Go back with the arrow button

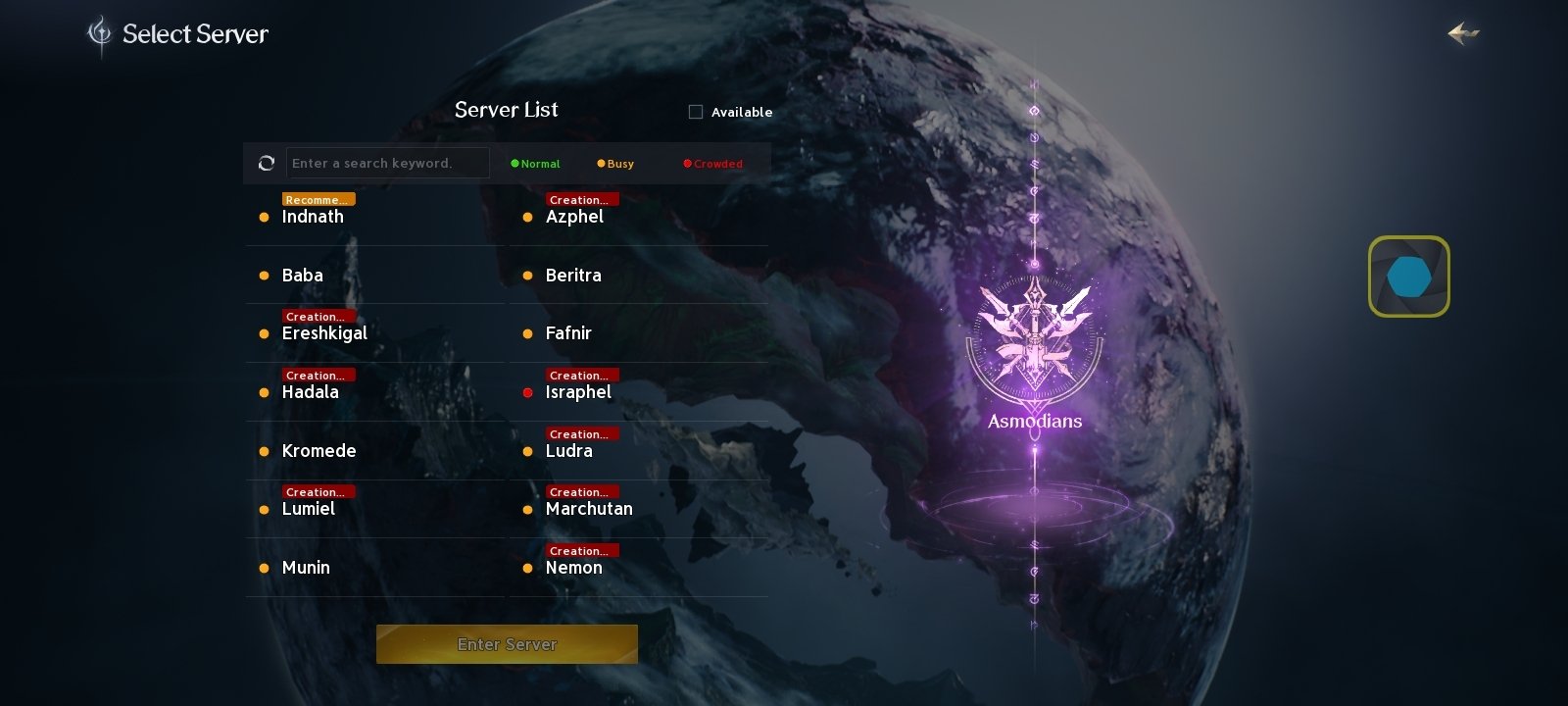pos(1463,33)
